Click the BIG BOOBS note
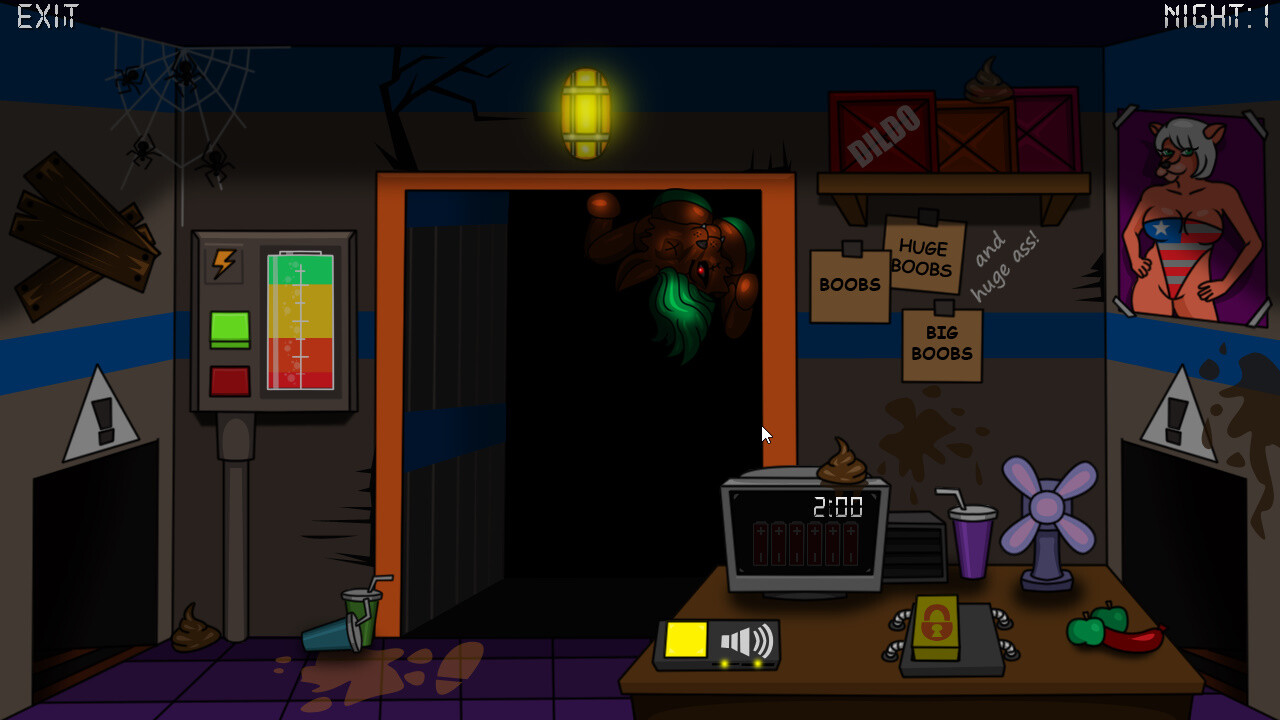This screenshot has width=1280, height=720. coord(941,345)
